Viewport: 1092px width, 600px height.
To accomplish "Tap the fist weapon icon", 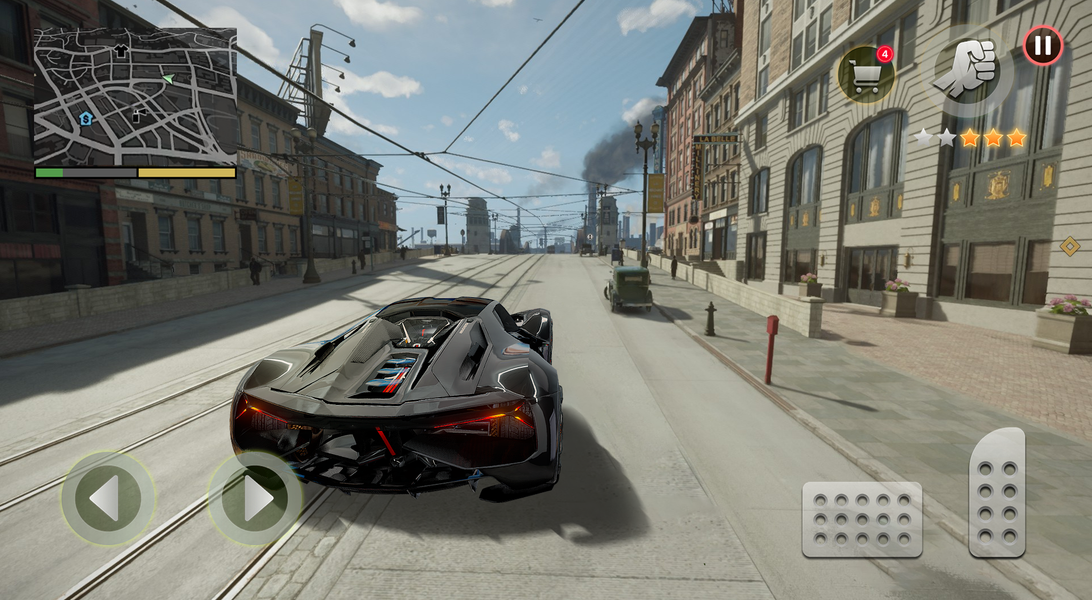I will pyautogui.click(x=966, y=72).
